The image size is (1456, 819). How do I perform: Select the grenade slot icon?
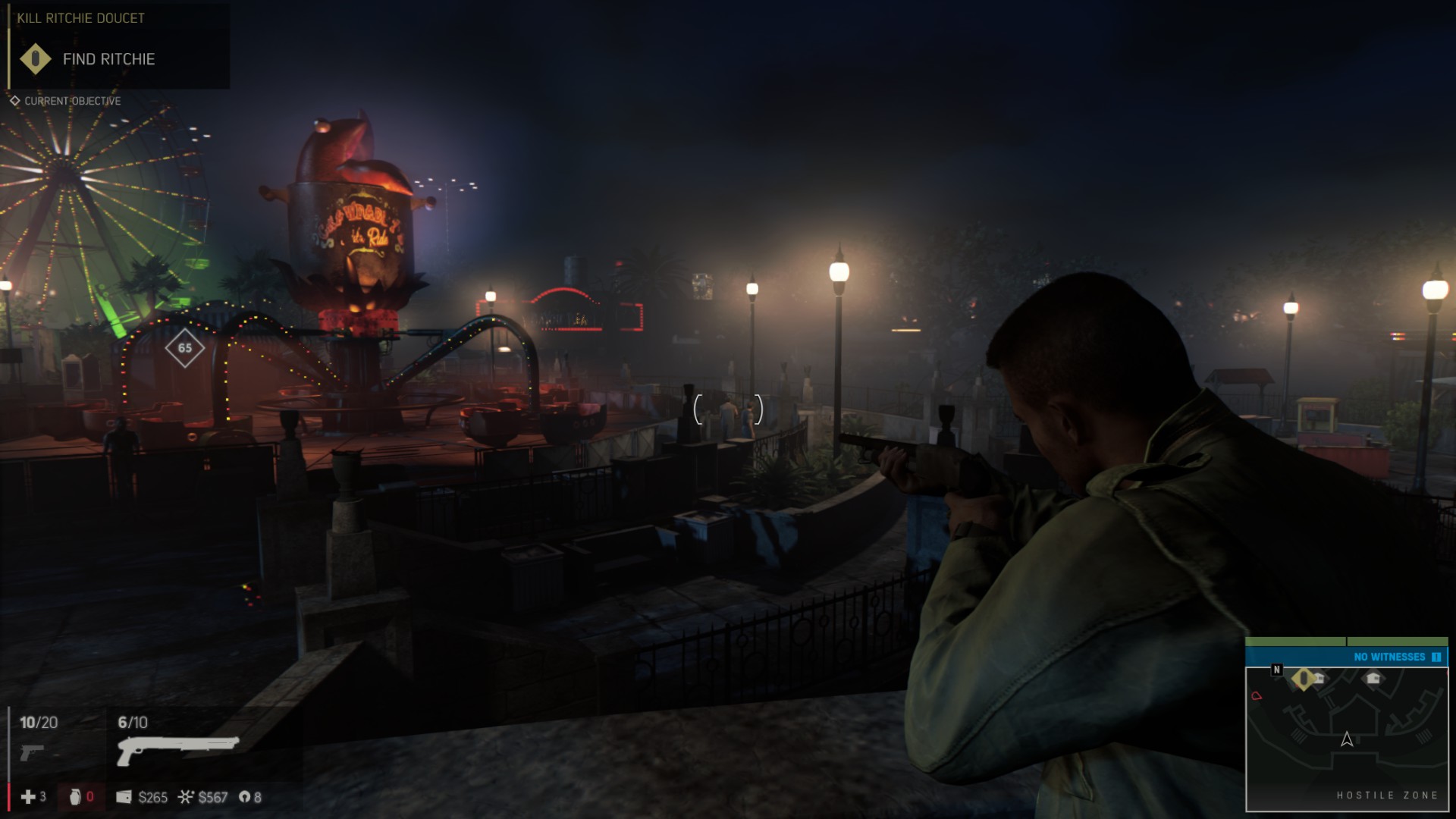[75, 797]
